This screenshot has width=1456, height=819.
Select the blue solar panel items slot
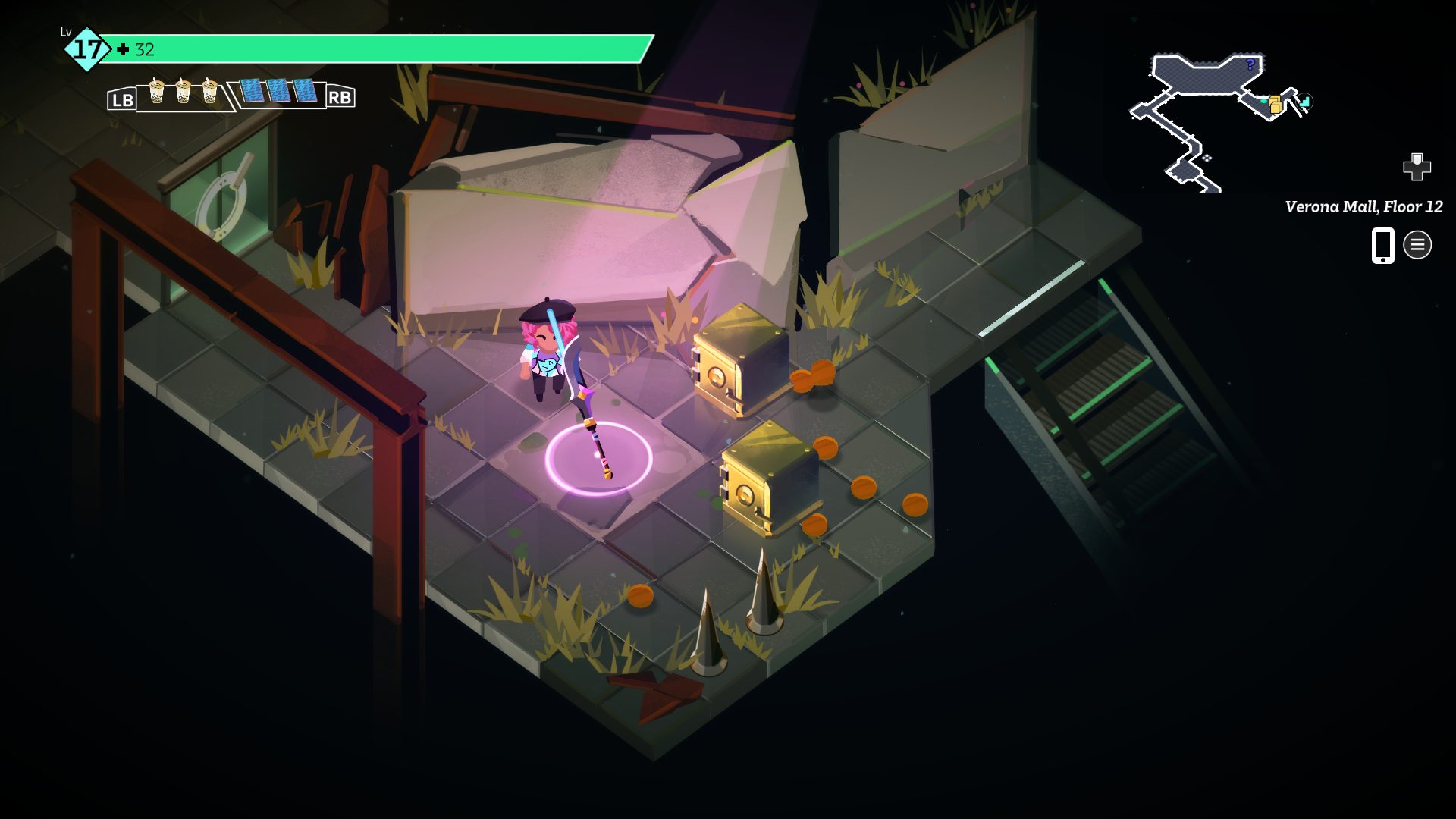point(278,91)
